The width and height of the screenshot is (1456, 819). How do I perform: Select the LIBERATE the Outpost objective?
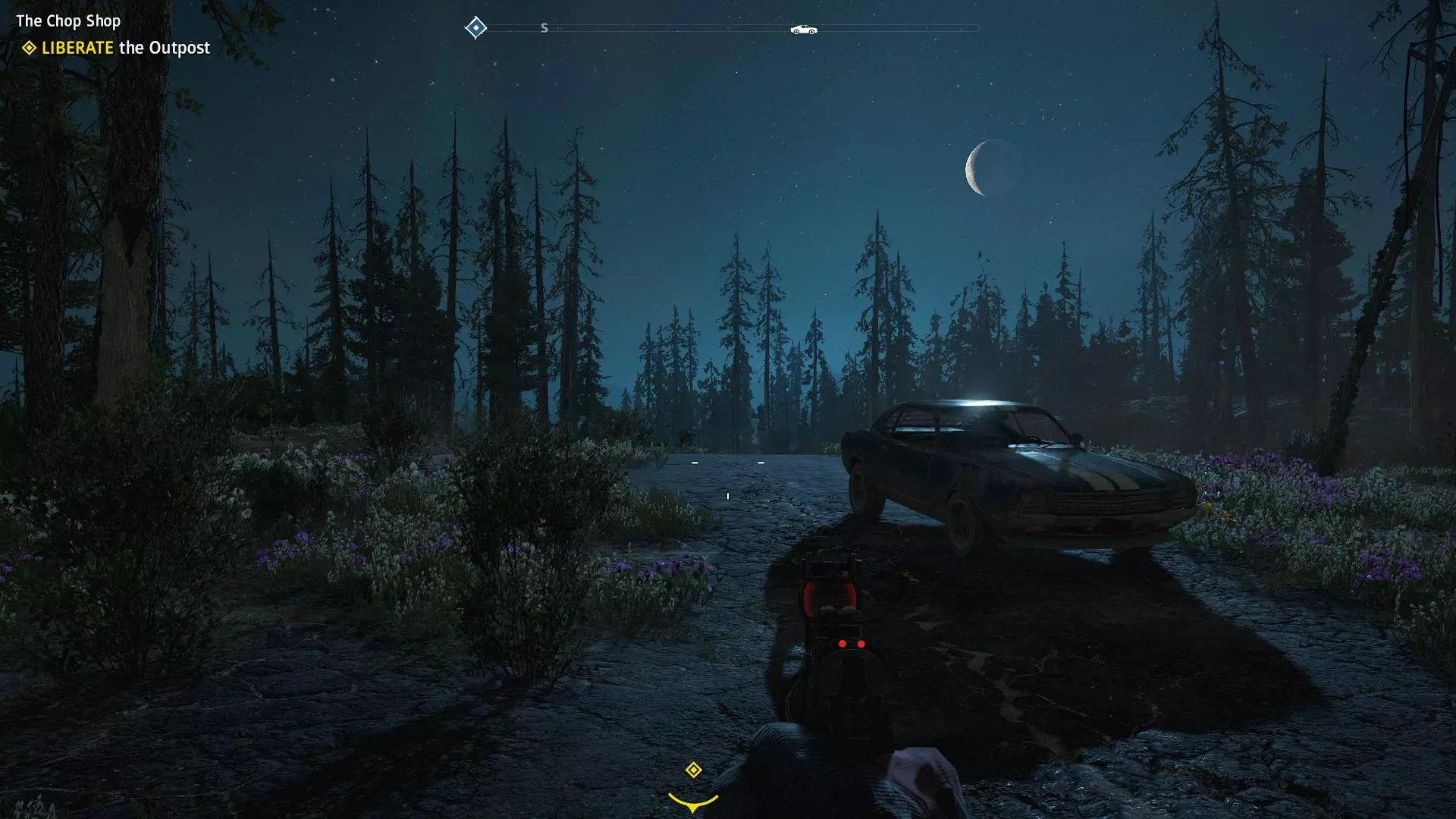coord(125,48)
